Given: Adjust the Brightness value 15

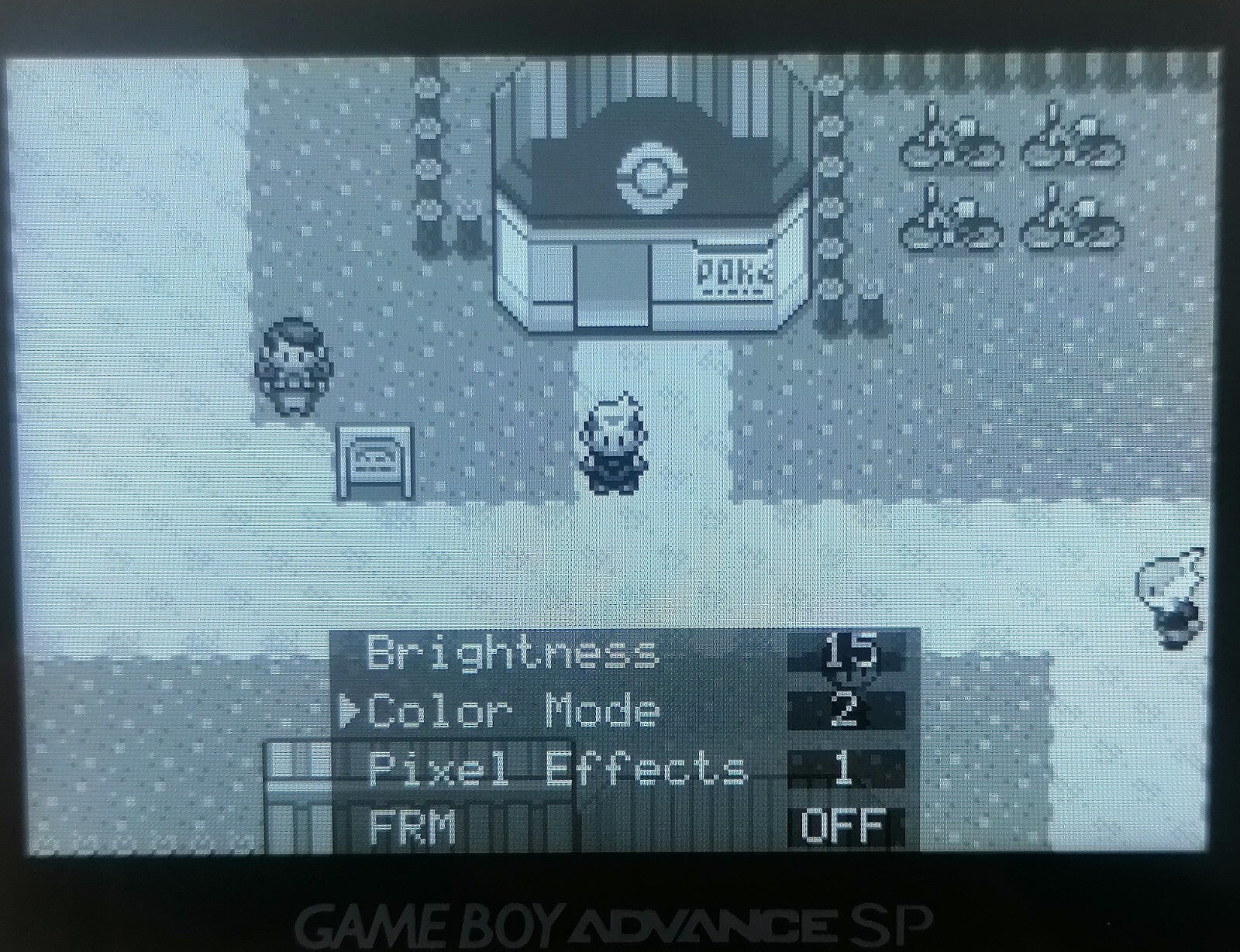Looking at the screenshot, I should (846, 652).
